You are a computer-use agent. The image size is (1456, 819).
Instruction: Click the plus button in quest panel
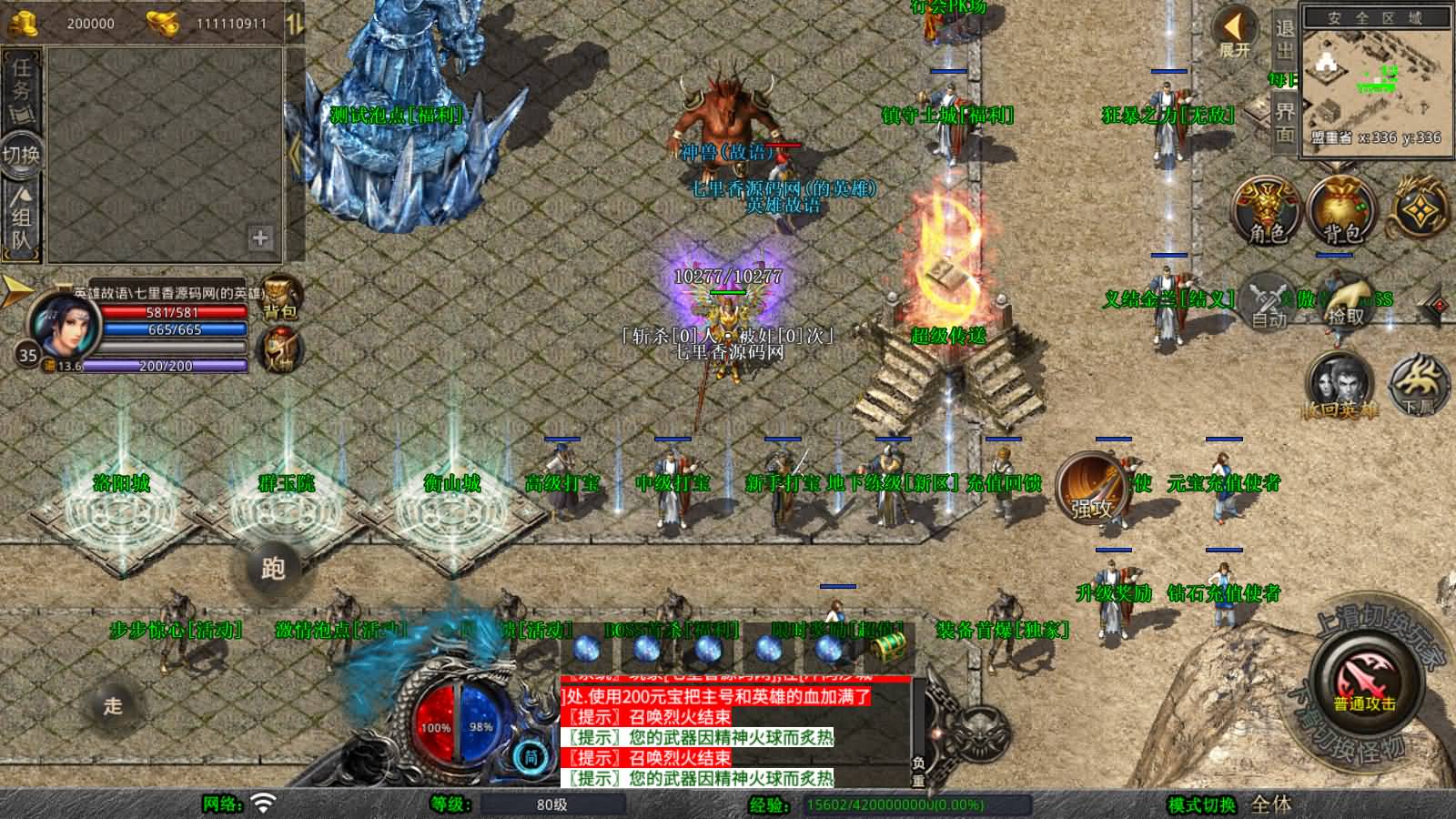260,238
